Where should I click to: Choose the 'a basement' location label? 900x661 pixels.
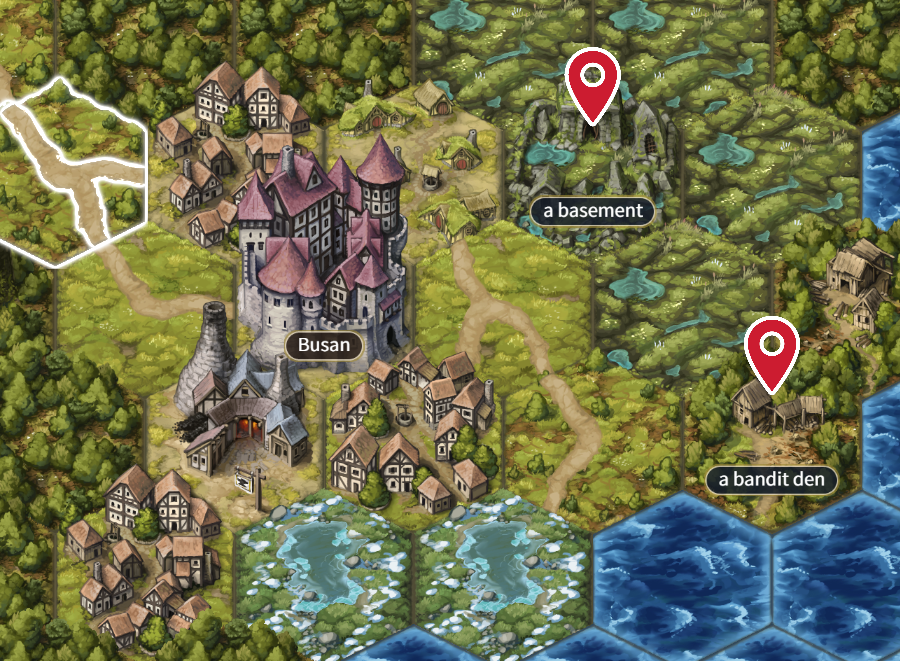pyautogui.click(x=593, y=210)
